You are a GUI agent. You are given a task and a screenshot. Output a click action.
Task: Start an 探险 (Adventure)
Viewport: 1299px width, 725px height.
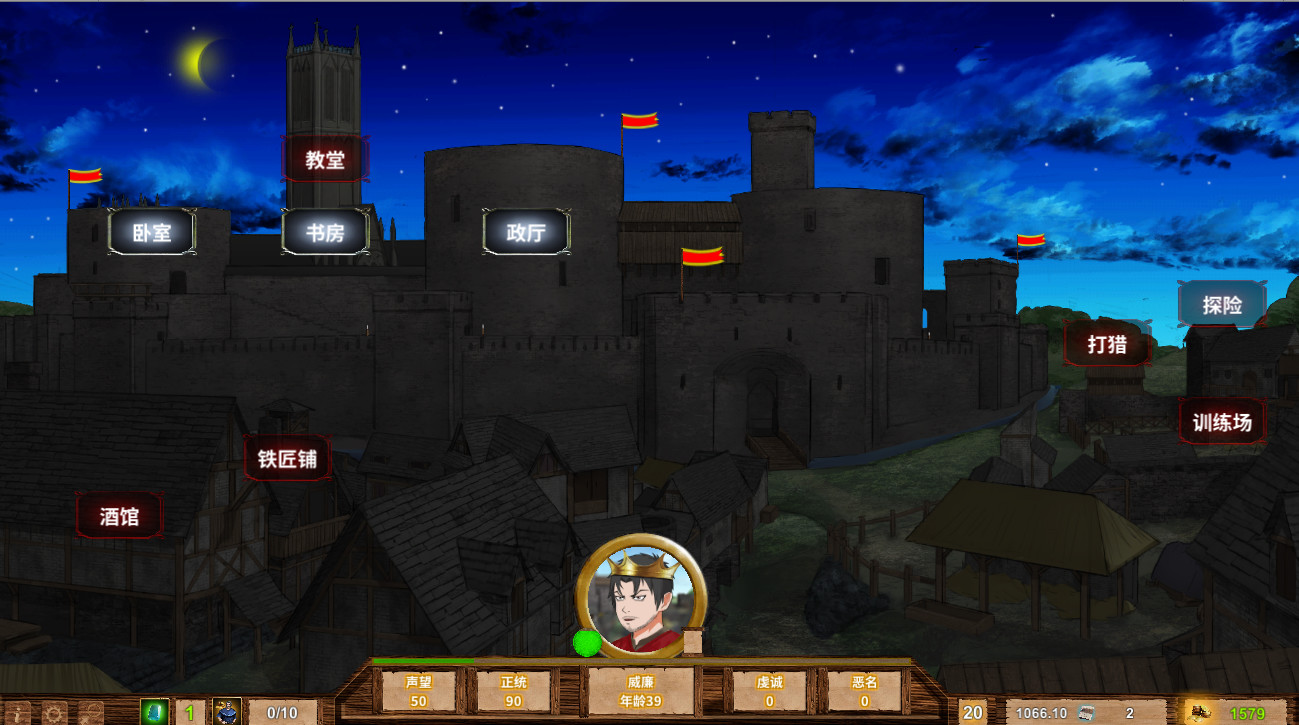(x=1222, y=303)
